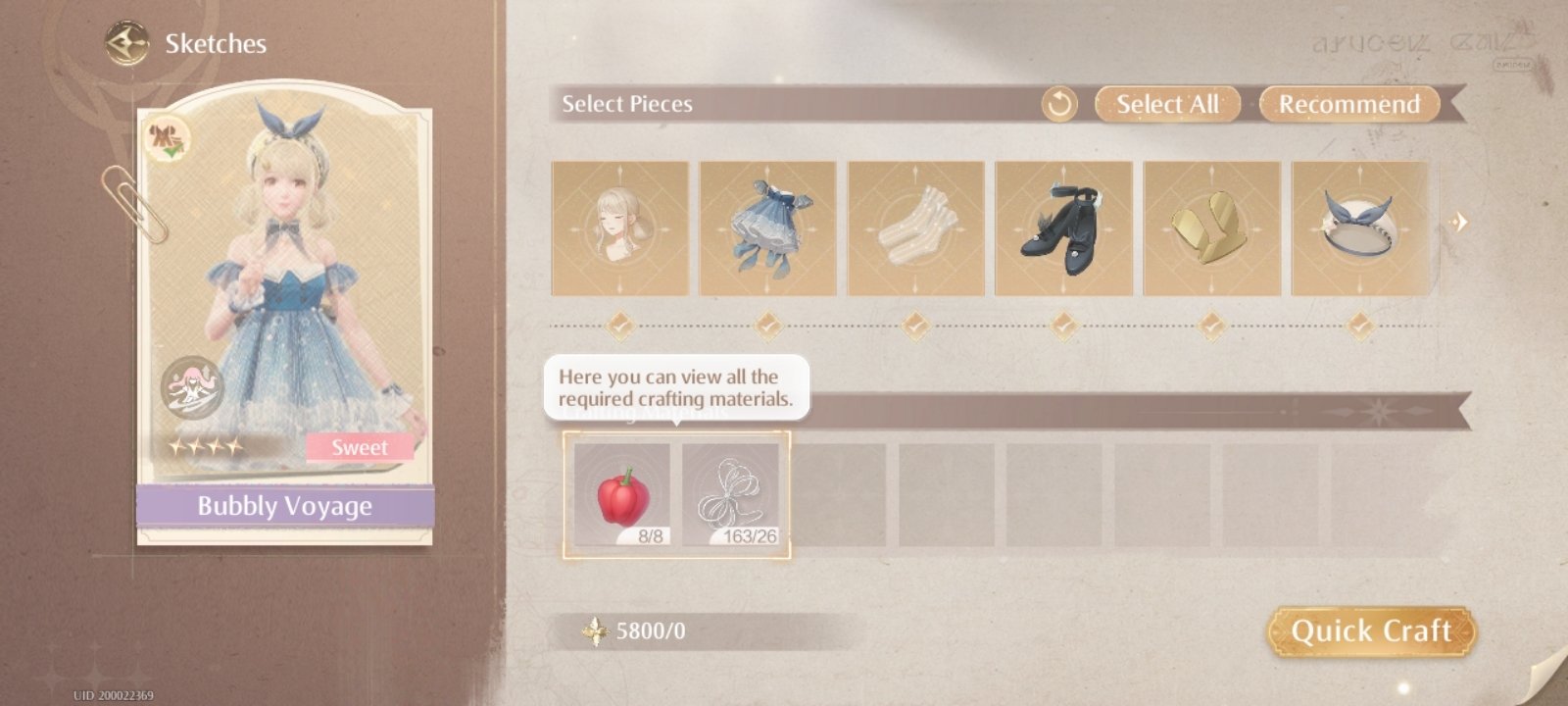View the red pepper crafting material
Screen dimensions: 1568x706
point(622,494)
